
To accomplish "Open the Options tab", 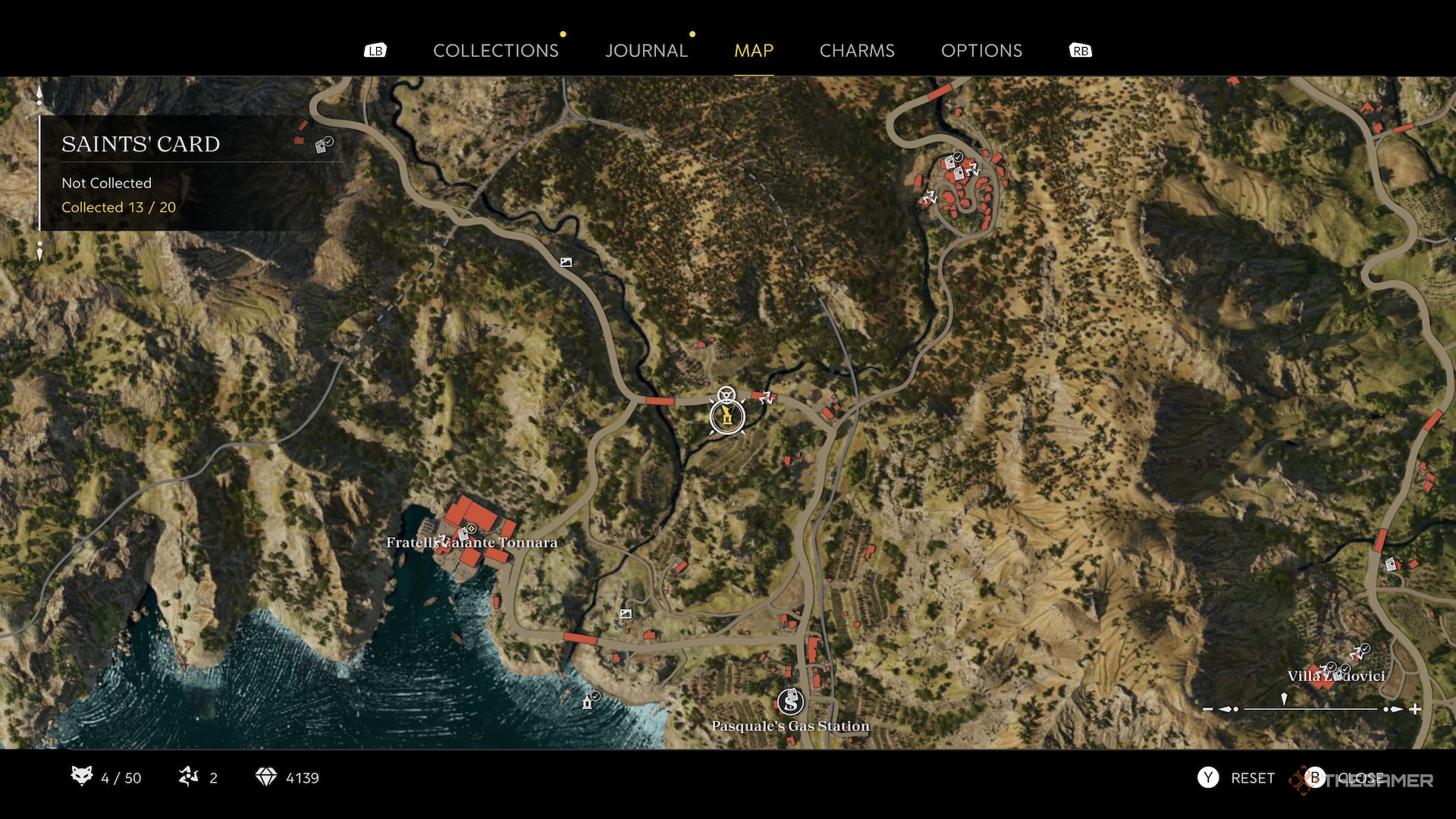I will pos(981,51).
